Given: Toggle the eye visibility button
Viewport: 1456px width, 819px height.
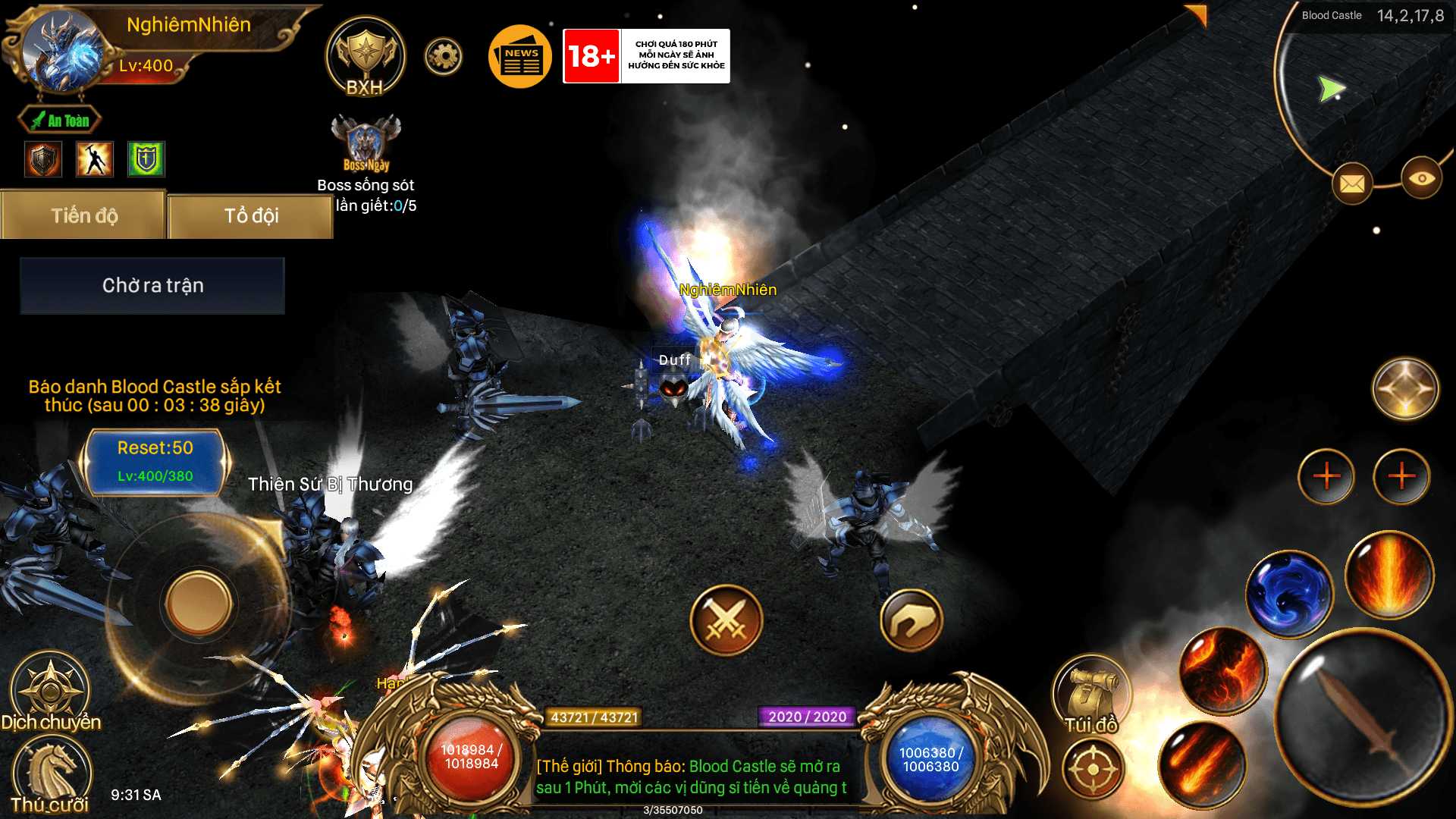Looking at the screenshot, I should [1421, 178].
